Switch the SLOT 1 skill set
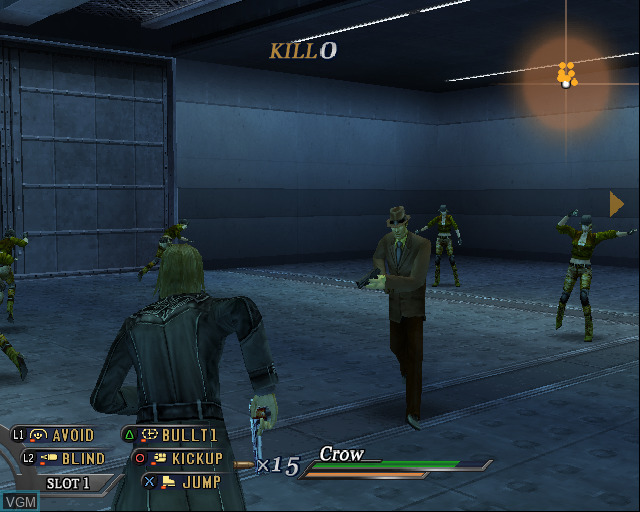 point(68,483)
